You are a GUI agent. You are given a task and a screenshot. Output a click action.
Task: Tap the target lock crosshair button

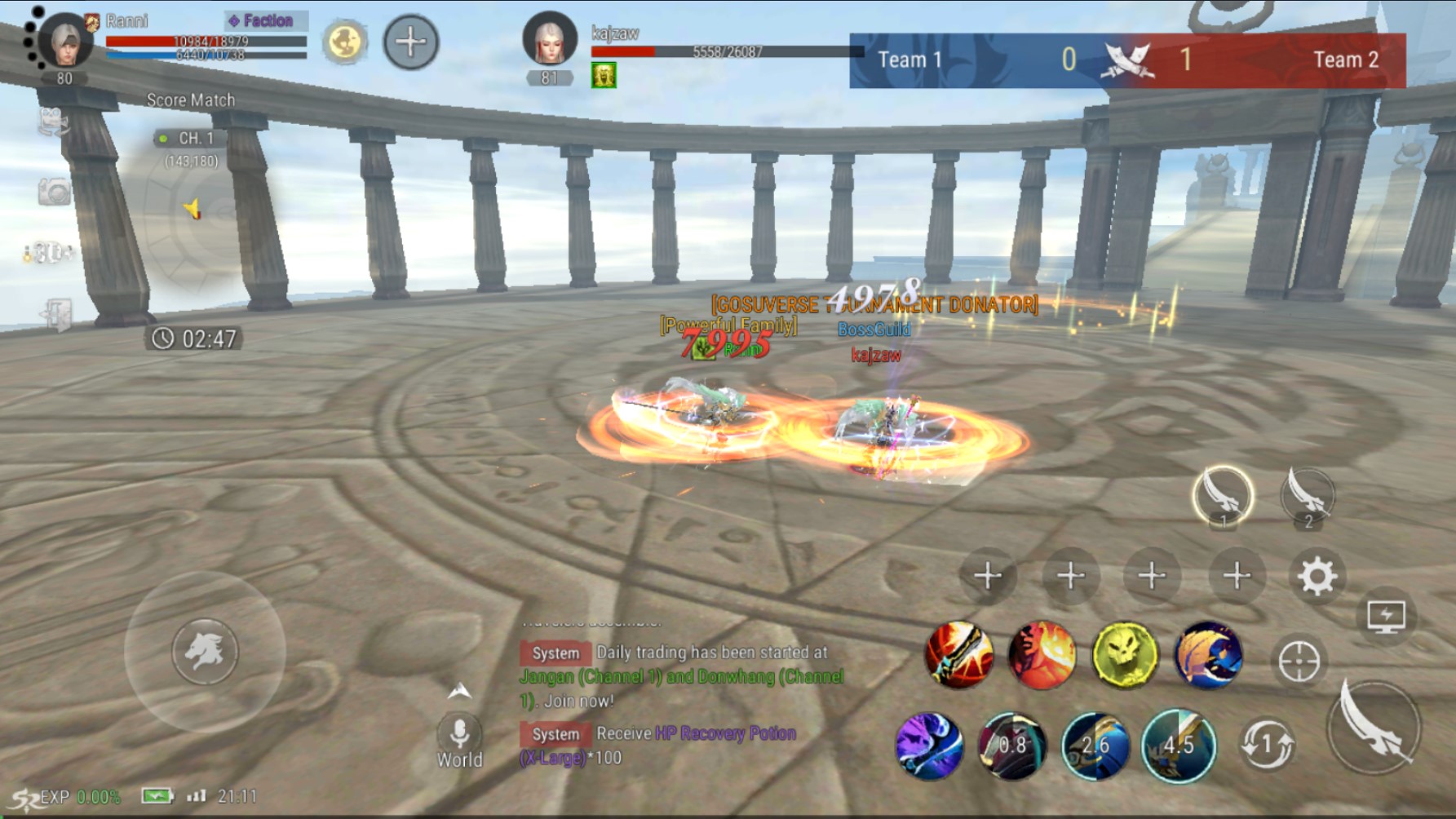1299,661
